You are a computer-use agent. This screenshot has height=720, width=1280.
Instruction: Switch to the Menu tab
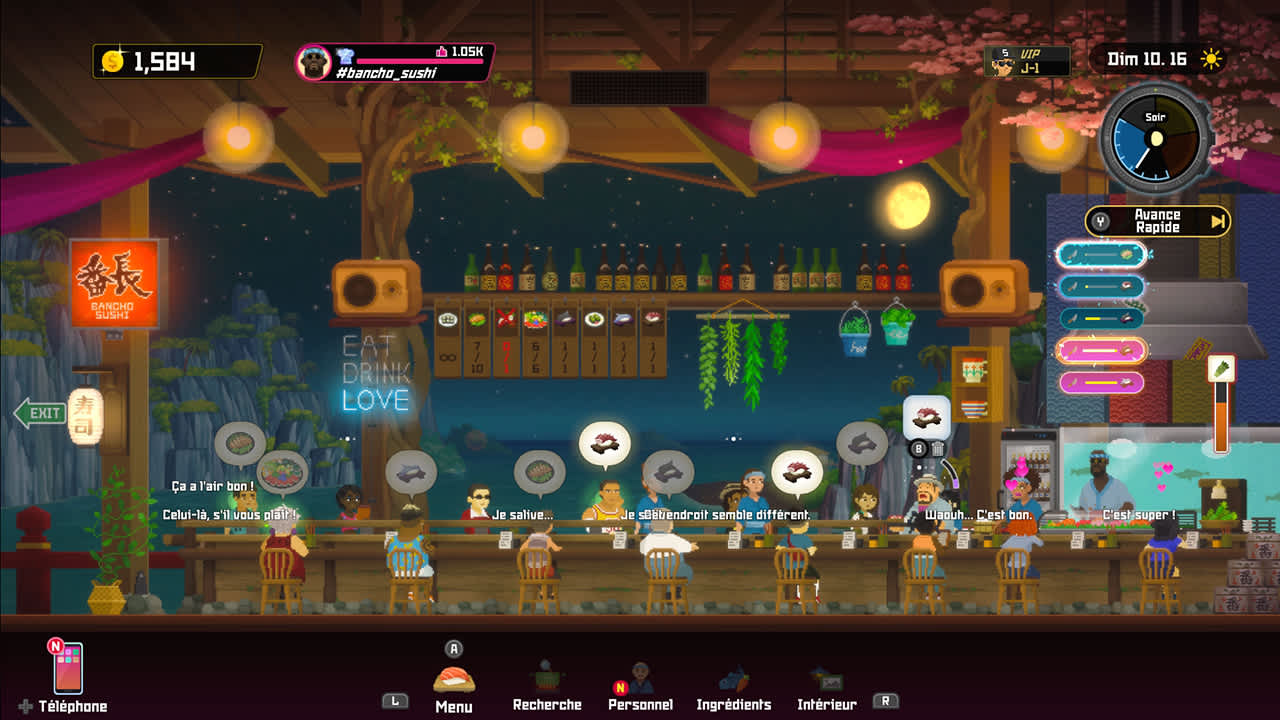click(x=454, y=682)
